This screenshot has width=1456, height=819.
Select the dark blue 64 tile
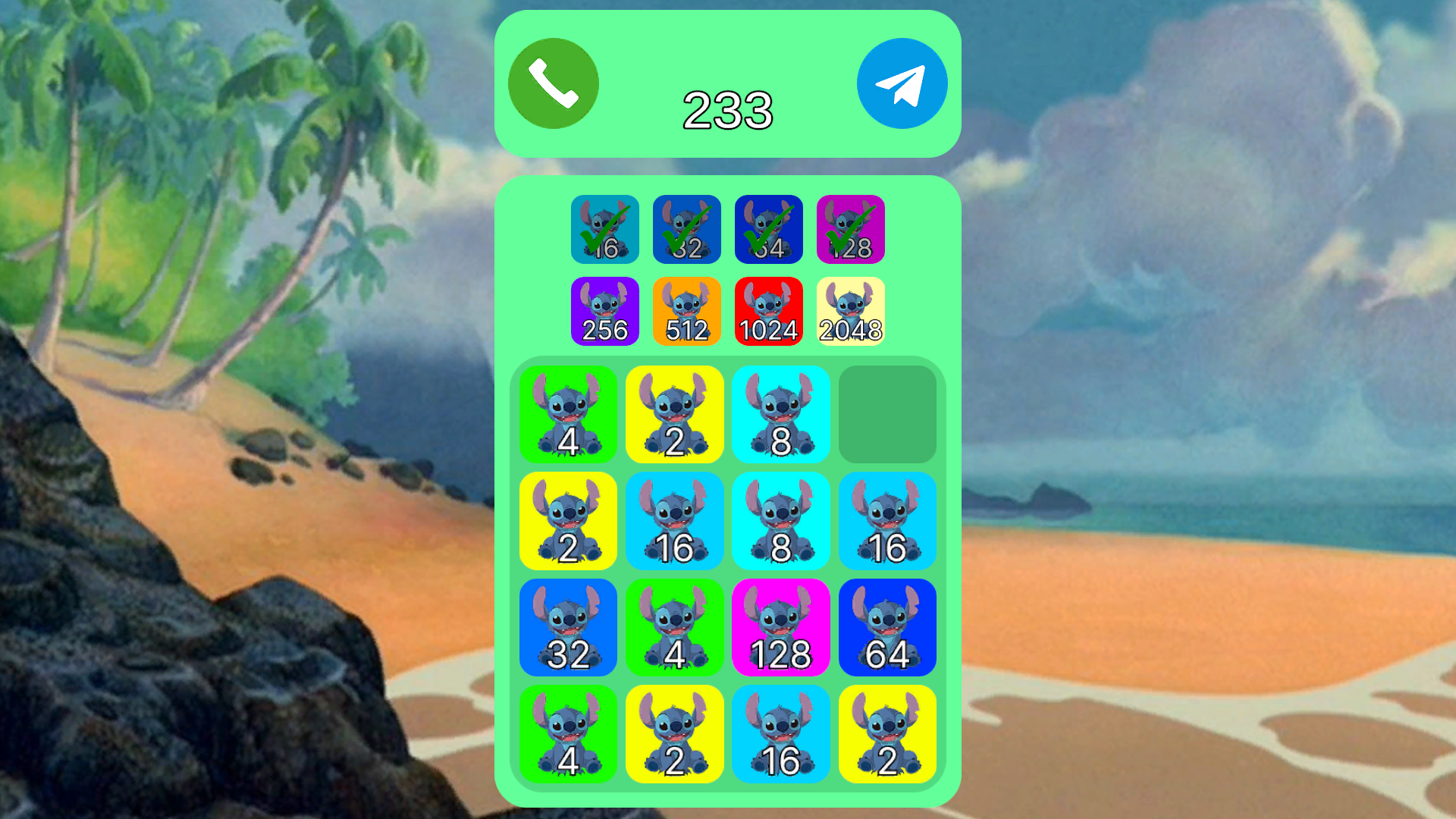[888, 628]
